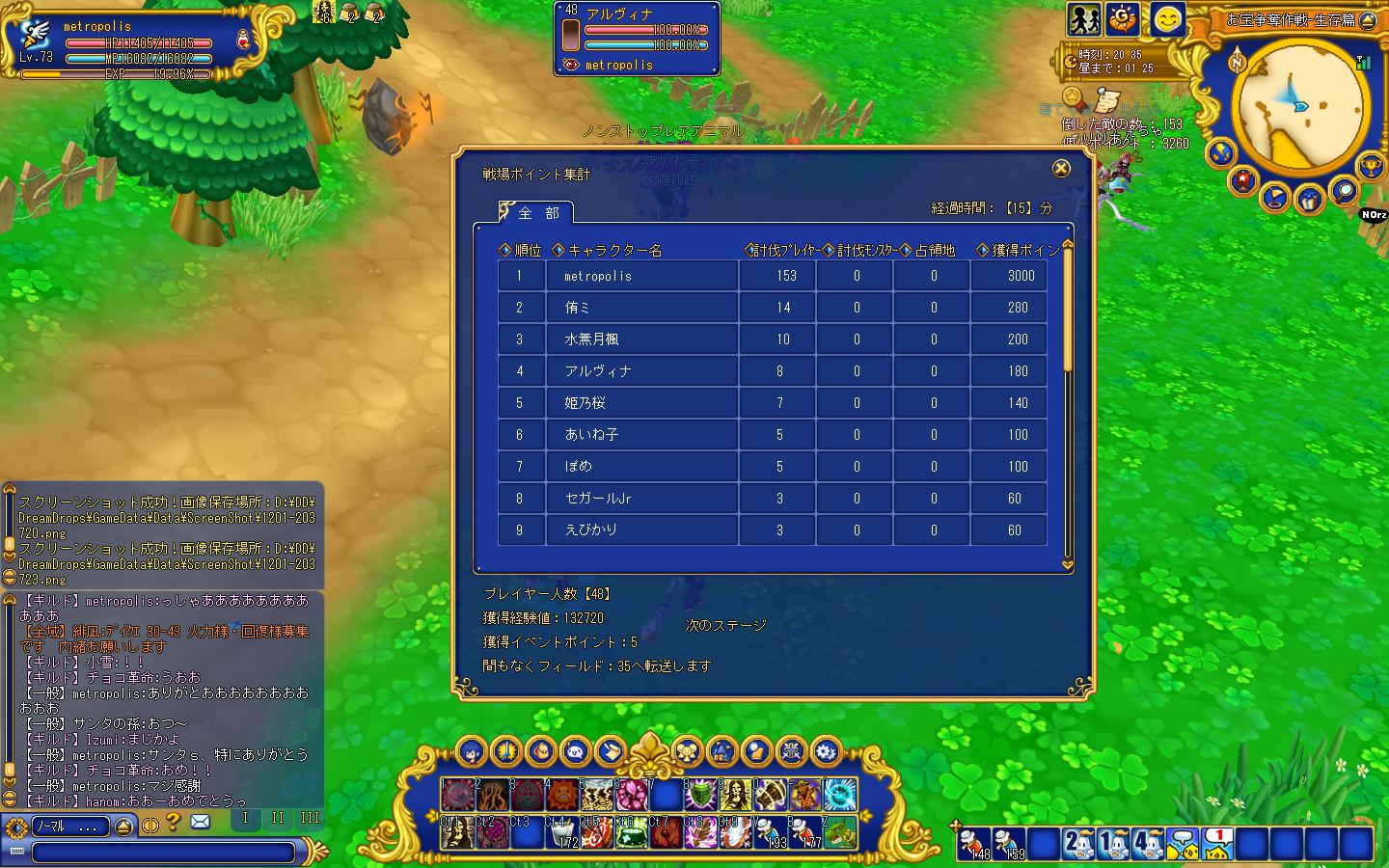Open the pet window icon
The image size is (1389, 868).
point(540,752)
